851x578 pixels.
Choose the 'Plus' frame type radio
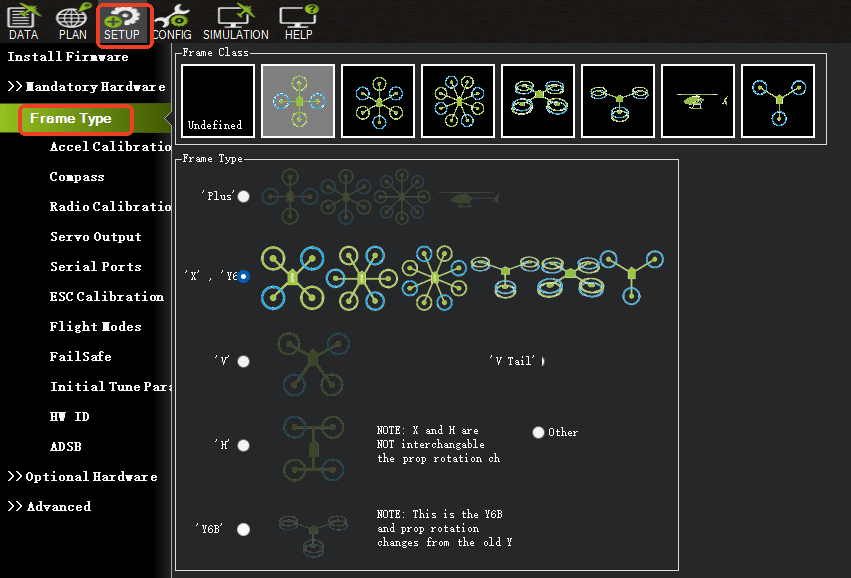tap(243, 197)
